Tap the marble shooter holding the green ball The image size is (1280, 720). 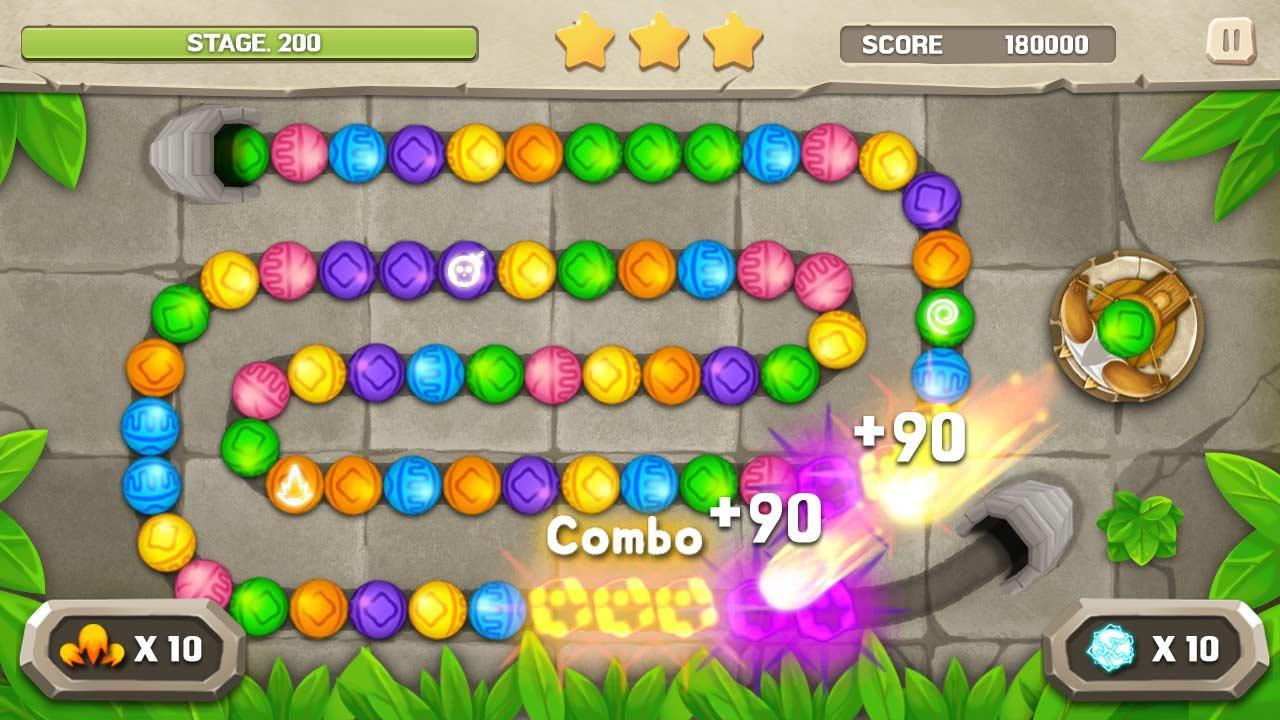pyautogui.click(x=1126, y=326)
